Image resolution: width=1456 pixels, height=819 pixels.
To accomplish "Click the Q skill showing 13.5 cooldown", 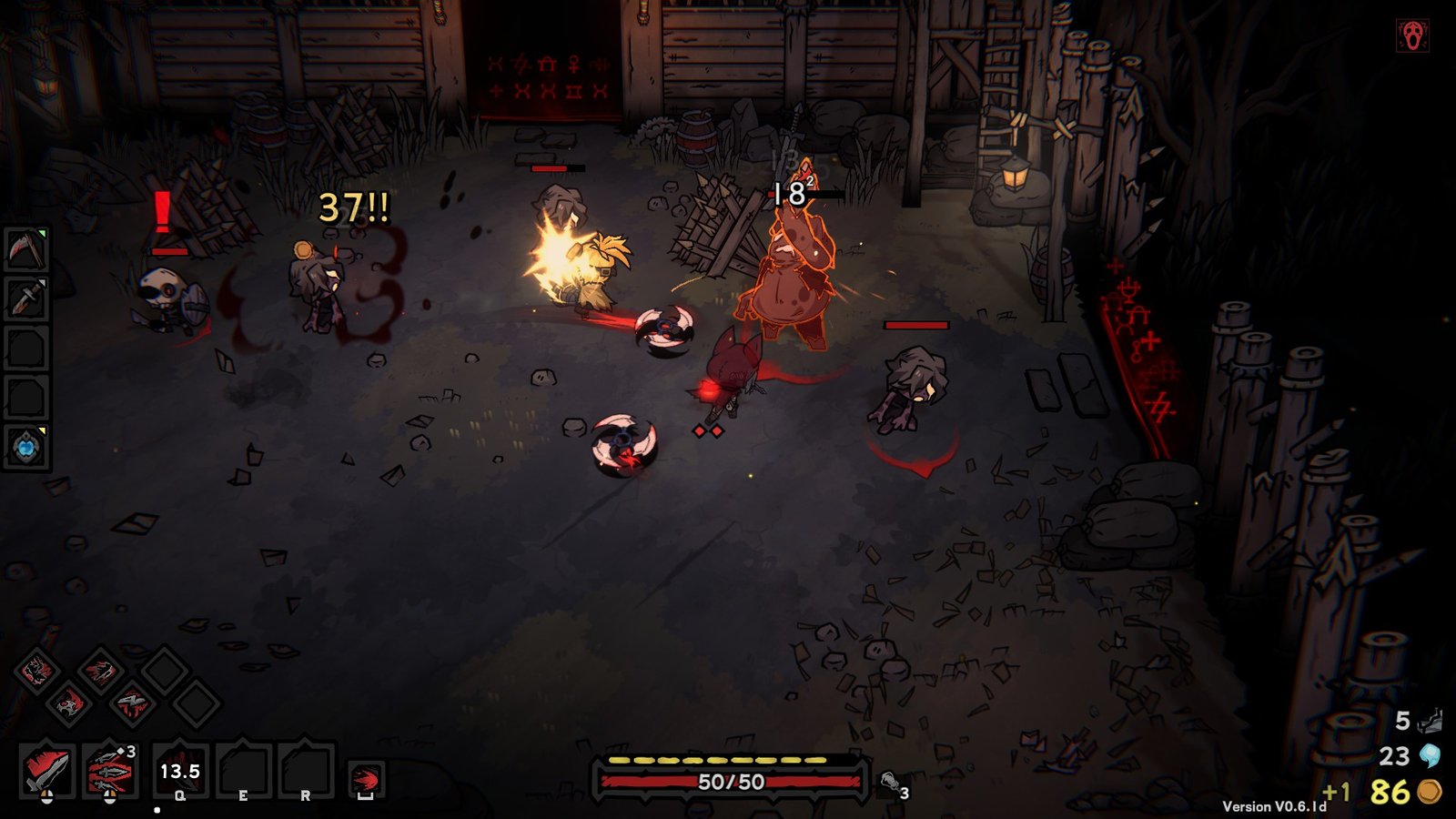I will click(x=179, y=771).
